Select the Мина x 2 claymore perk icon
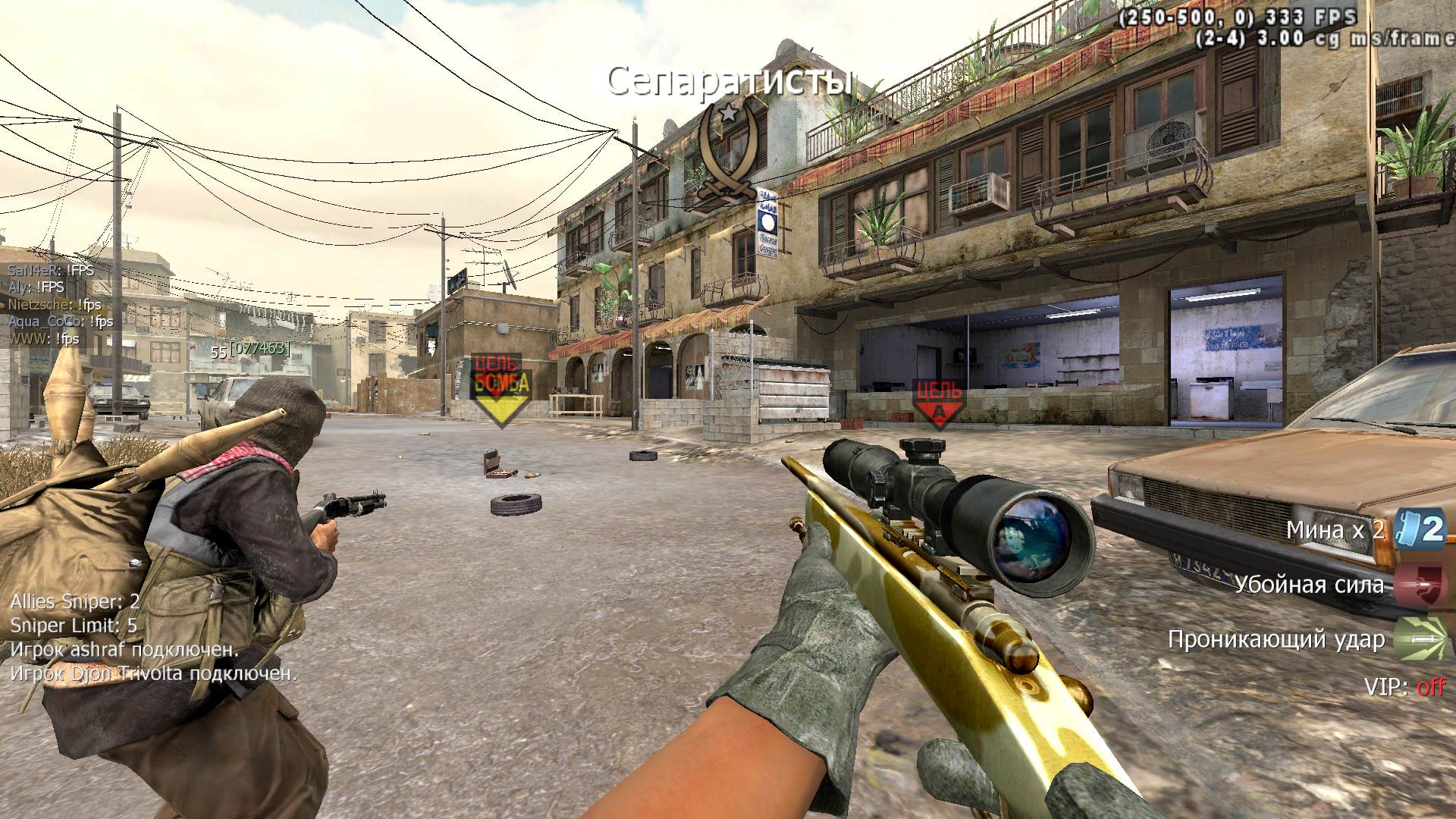1456x819 pixels. [1420, 529]
